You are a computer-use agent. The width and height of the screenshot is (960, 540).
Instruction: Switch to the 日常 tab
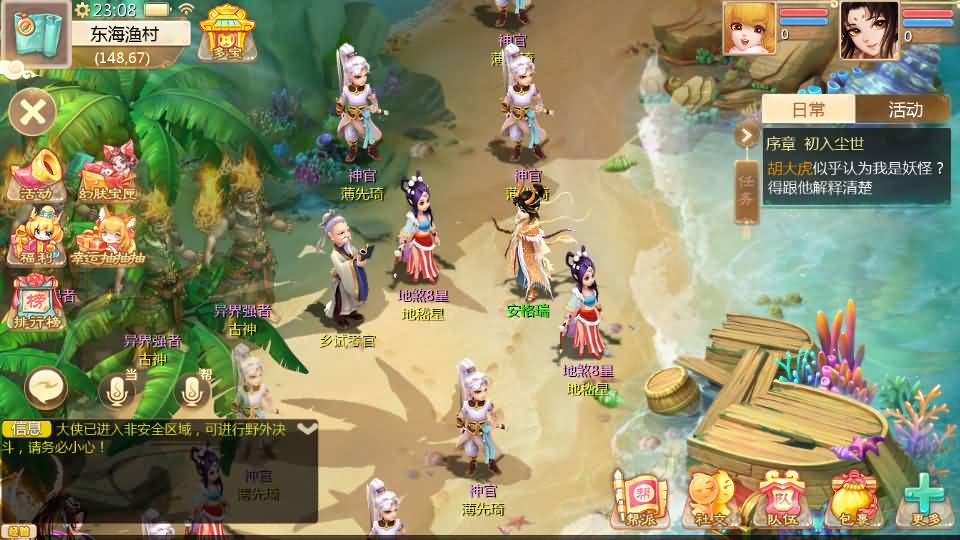coord(808,109)
